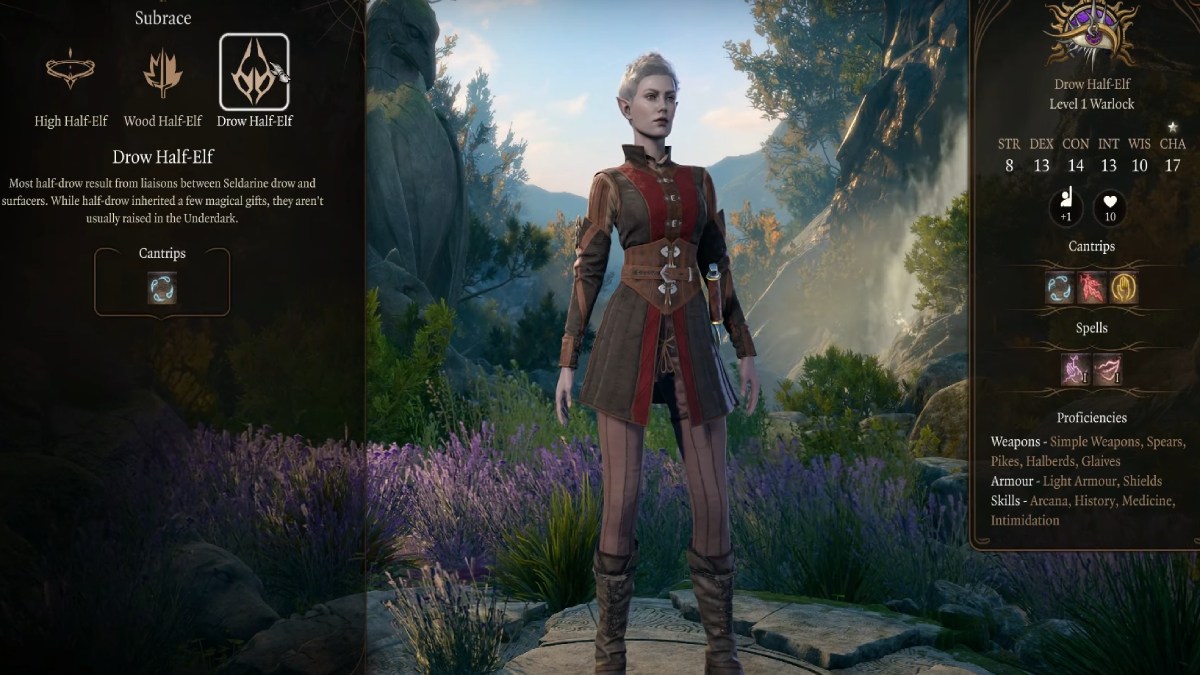View the purple Hex spell icon

point(1076,370)
